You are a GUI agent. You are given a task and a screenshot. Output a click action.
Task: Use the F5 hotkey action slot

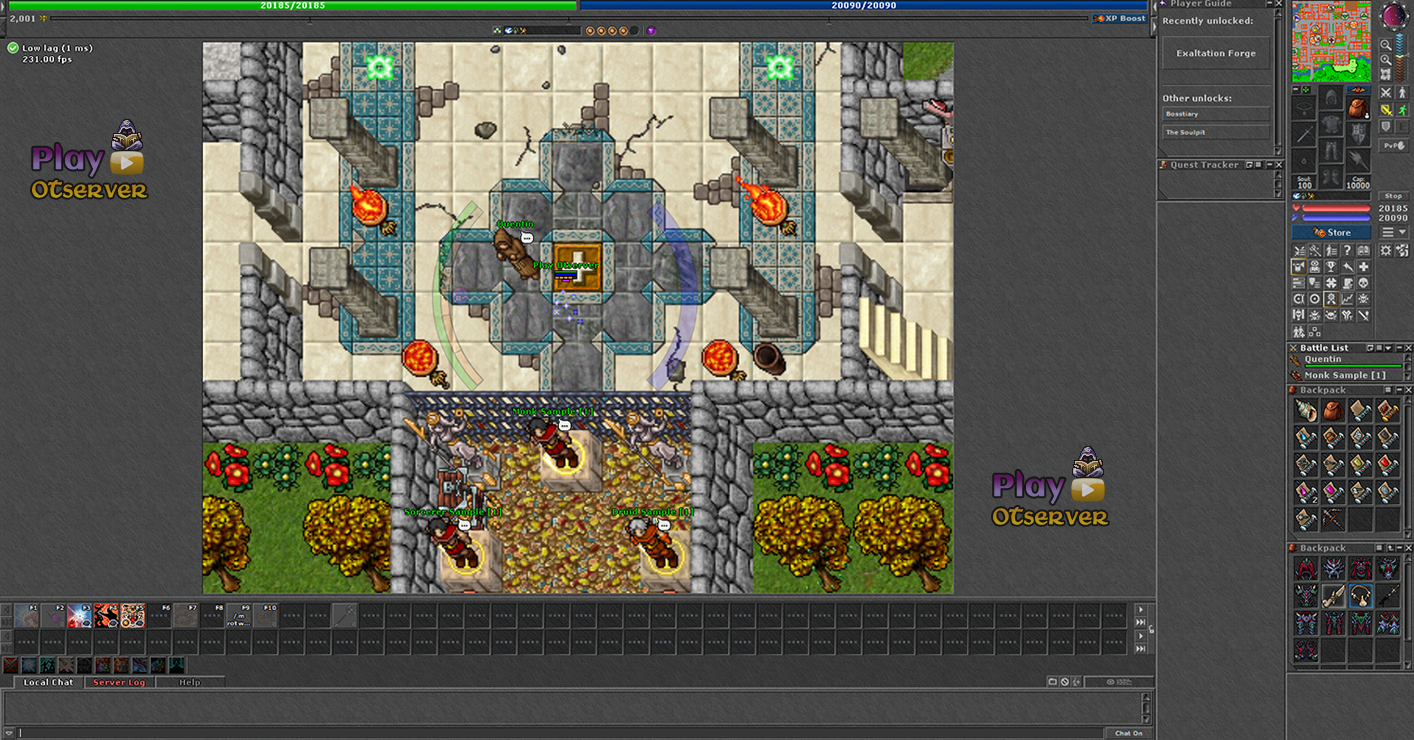132,615
